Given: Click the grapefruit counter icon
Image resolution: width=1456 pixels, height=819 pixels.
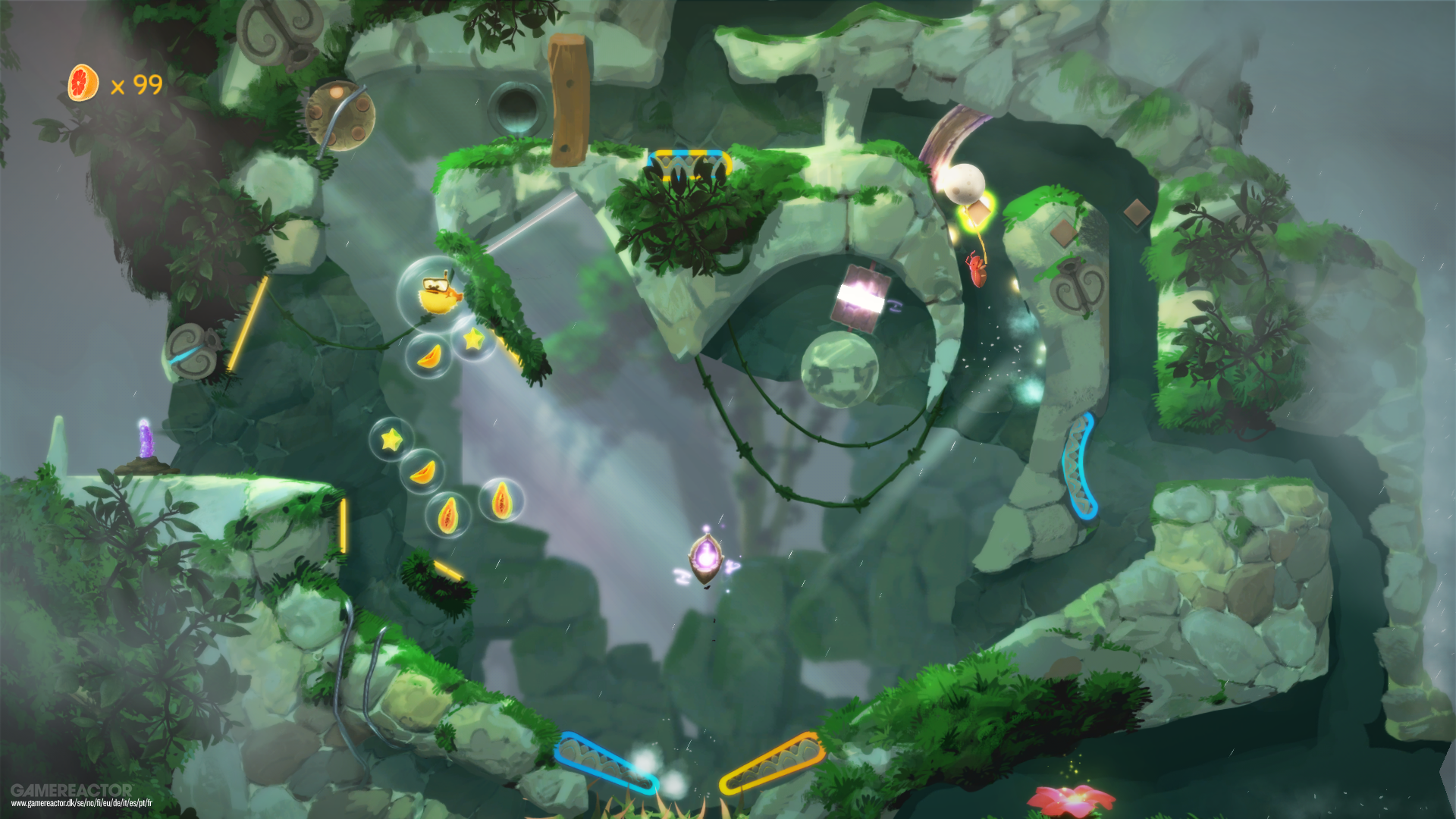Looking at the screenshot, I should pos(82,81).
